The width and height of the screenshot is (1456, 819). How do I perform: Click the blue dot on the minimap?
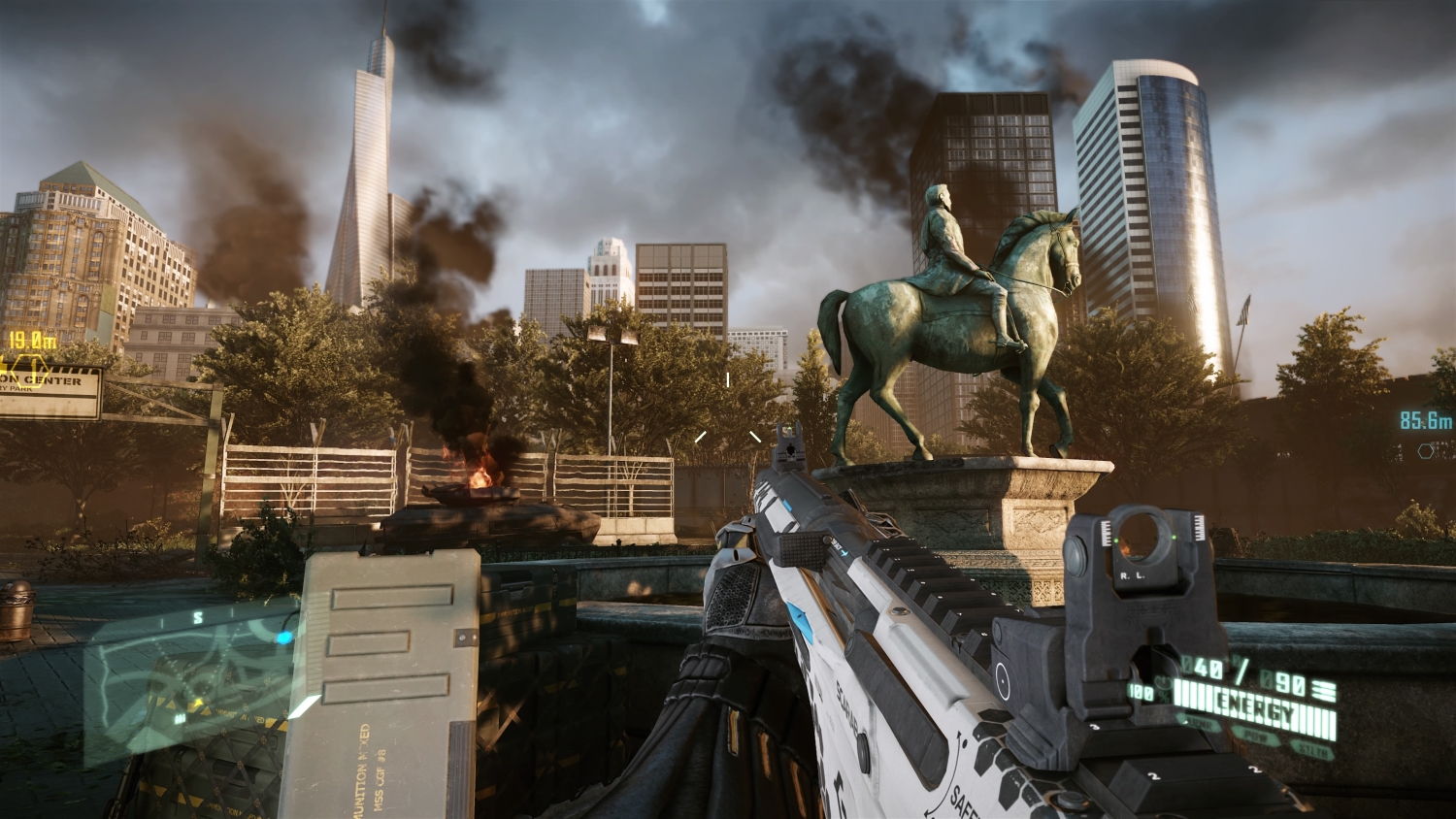(284, 638)
